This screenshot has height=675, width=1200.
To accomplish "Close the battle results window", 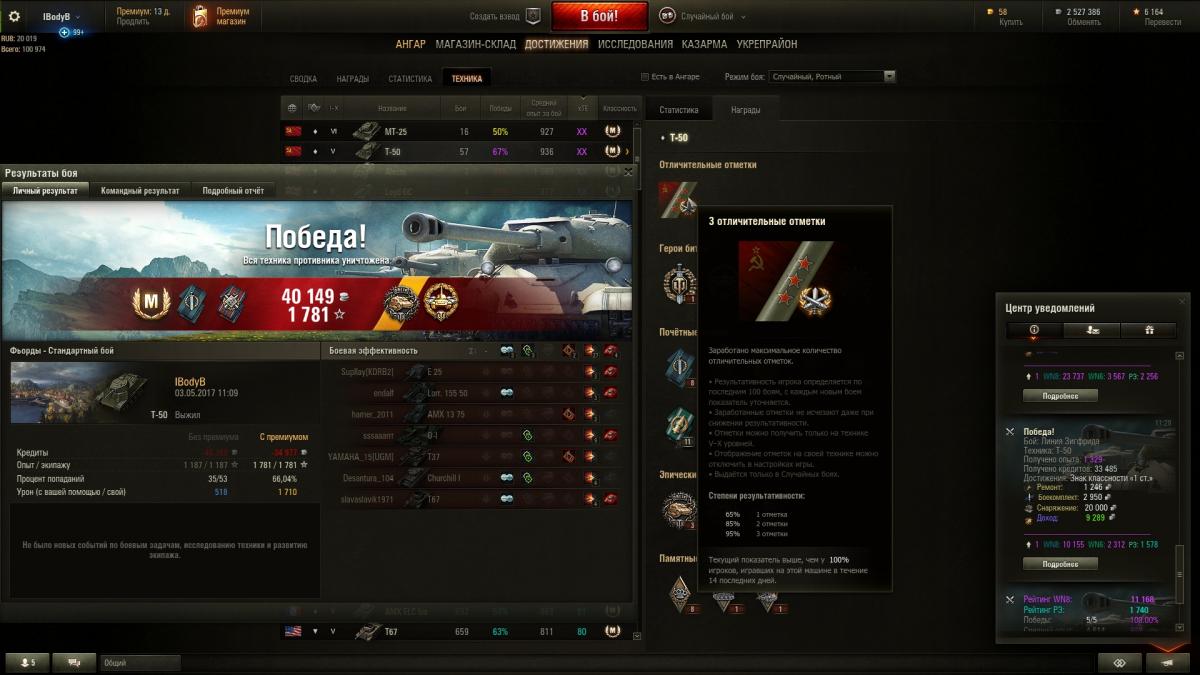I will (x=628, y=172).
